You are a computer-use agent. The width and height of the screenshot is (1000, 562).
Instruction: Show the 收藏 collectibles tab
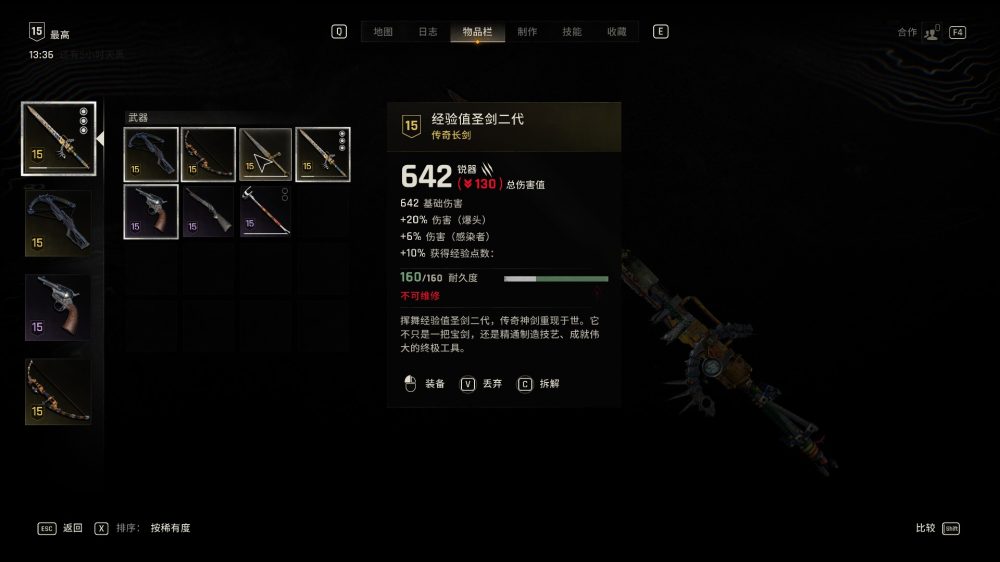(x=617, y=32)
